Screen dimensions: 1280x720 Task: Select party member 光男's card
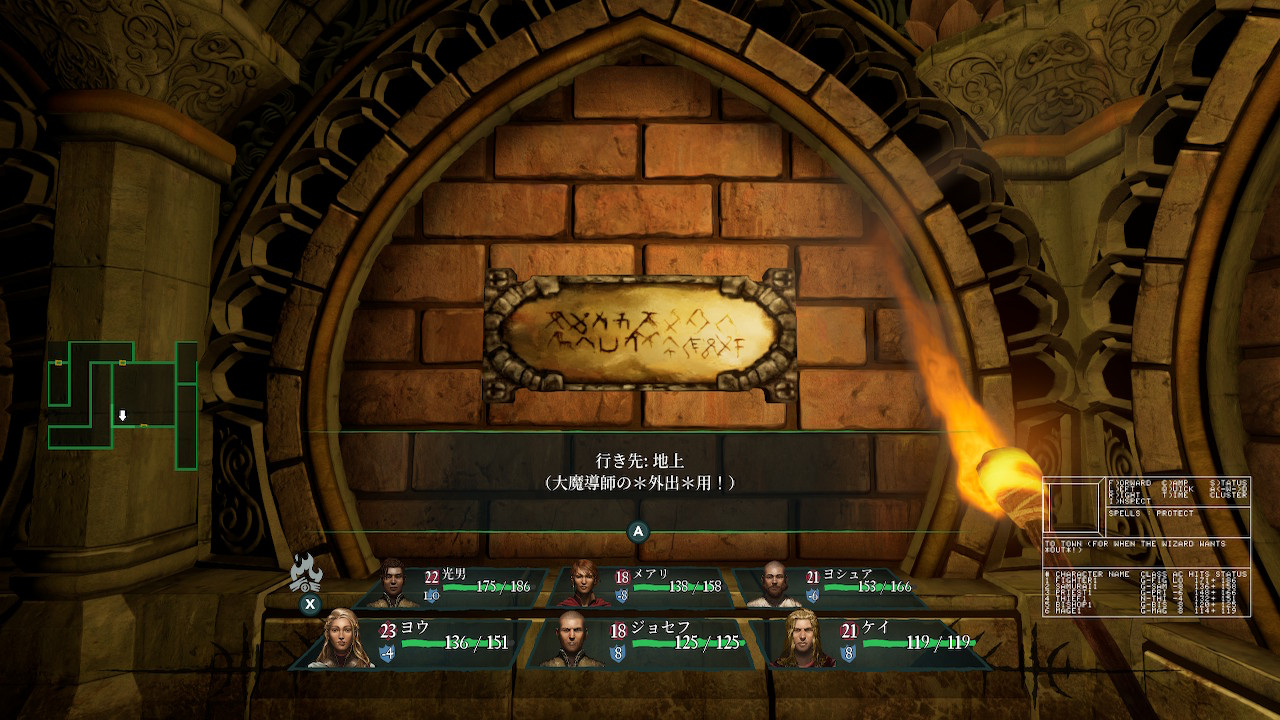(458, 587)
